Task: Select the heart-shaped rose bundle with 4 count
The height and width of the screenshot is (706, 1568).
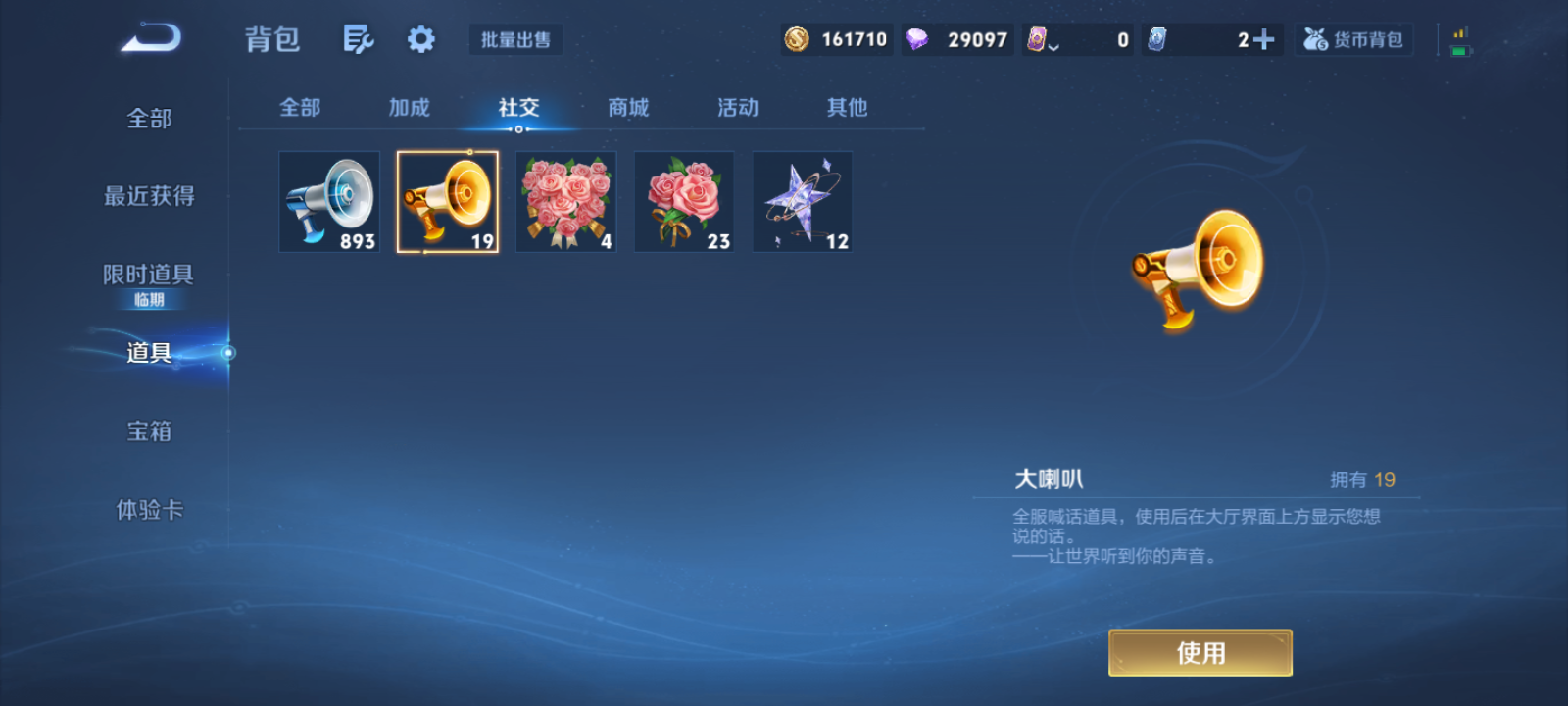Action: pyautogui.click(x=565, y=201)
